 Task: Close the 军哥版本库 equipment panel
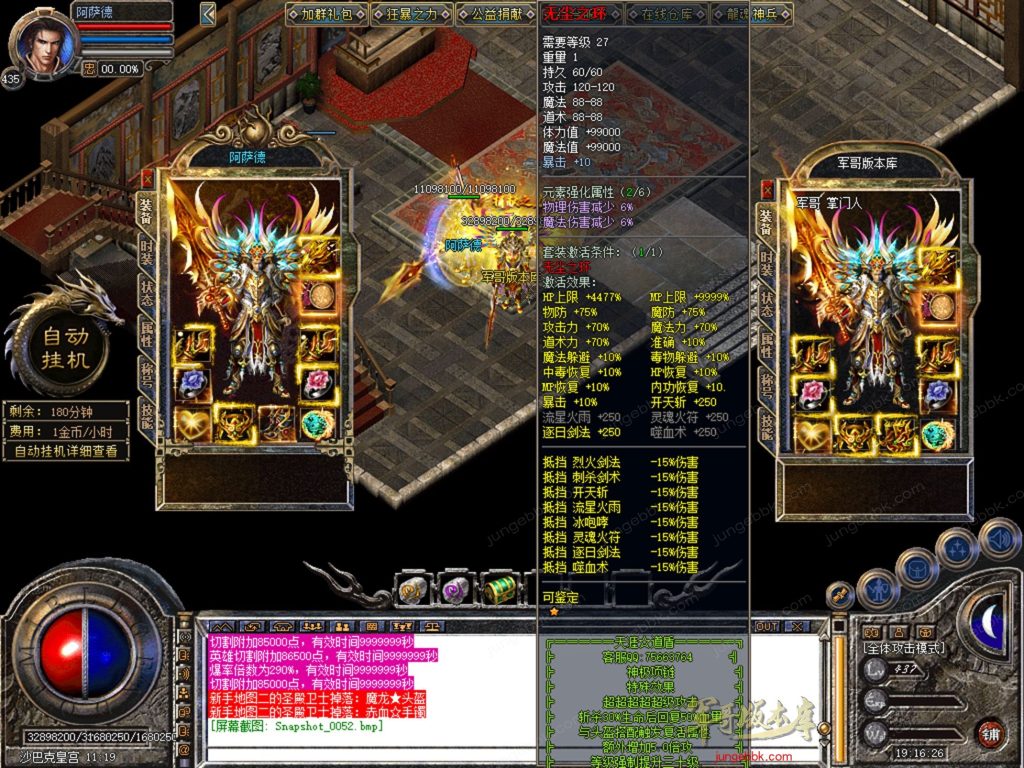pos(767,189)
